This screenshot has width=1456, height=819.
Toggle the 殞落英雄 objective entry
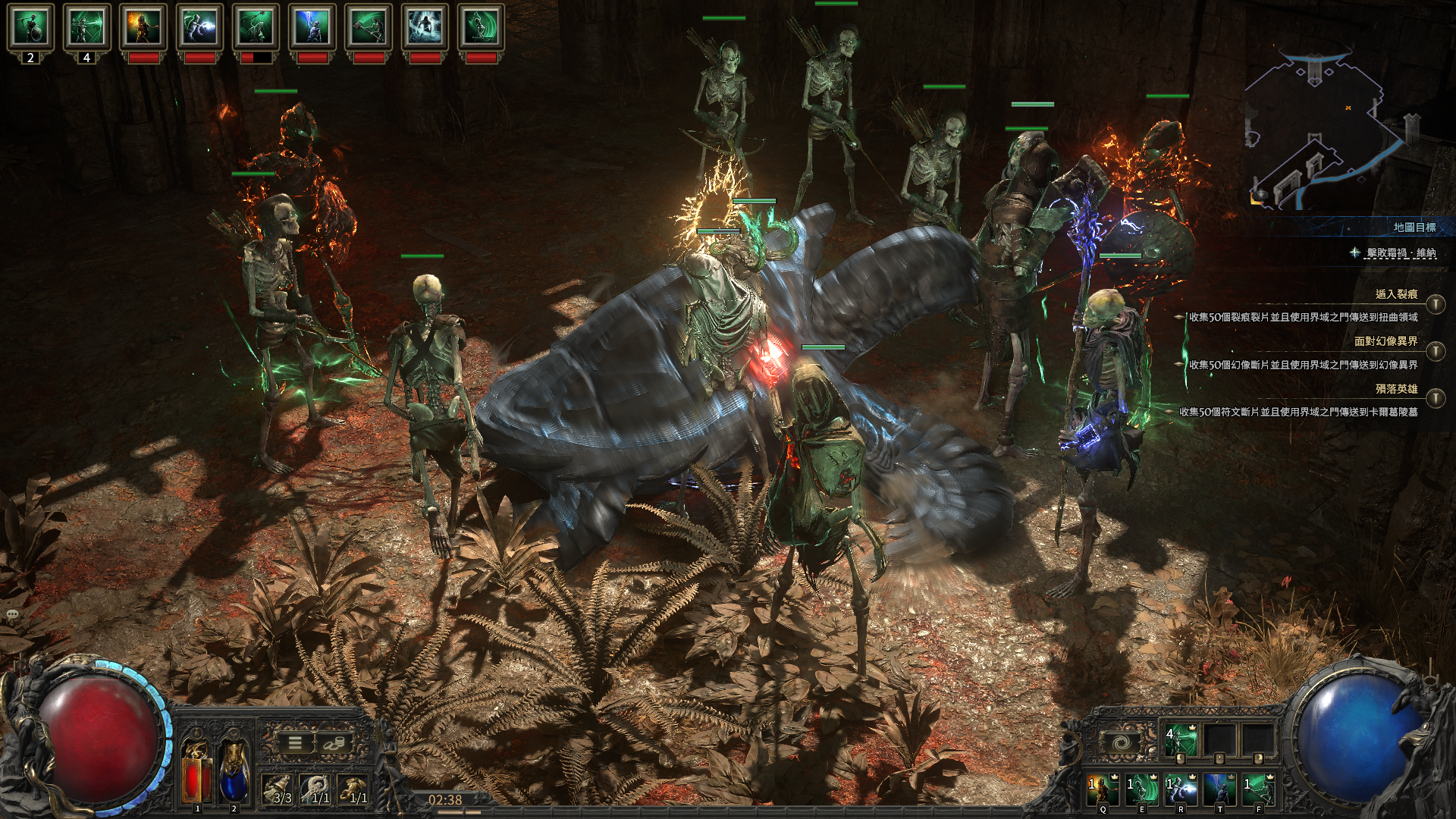(x=1435, y=398)
